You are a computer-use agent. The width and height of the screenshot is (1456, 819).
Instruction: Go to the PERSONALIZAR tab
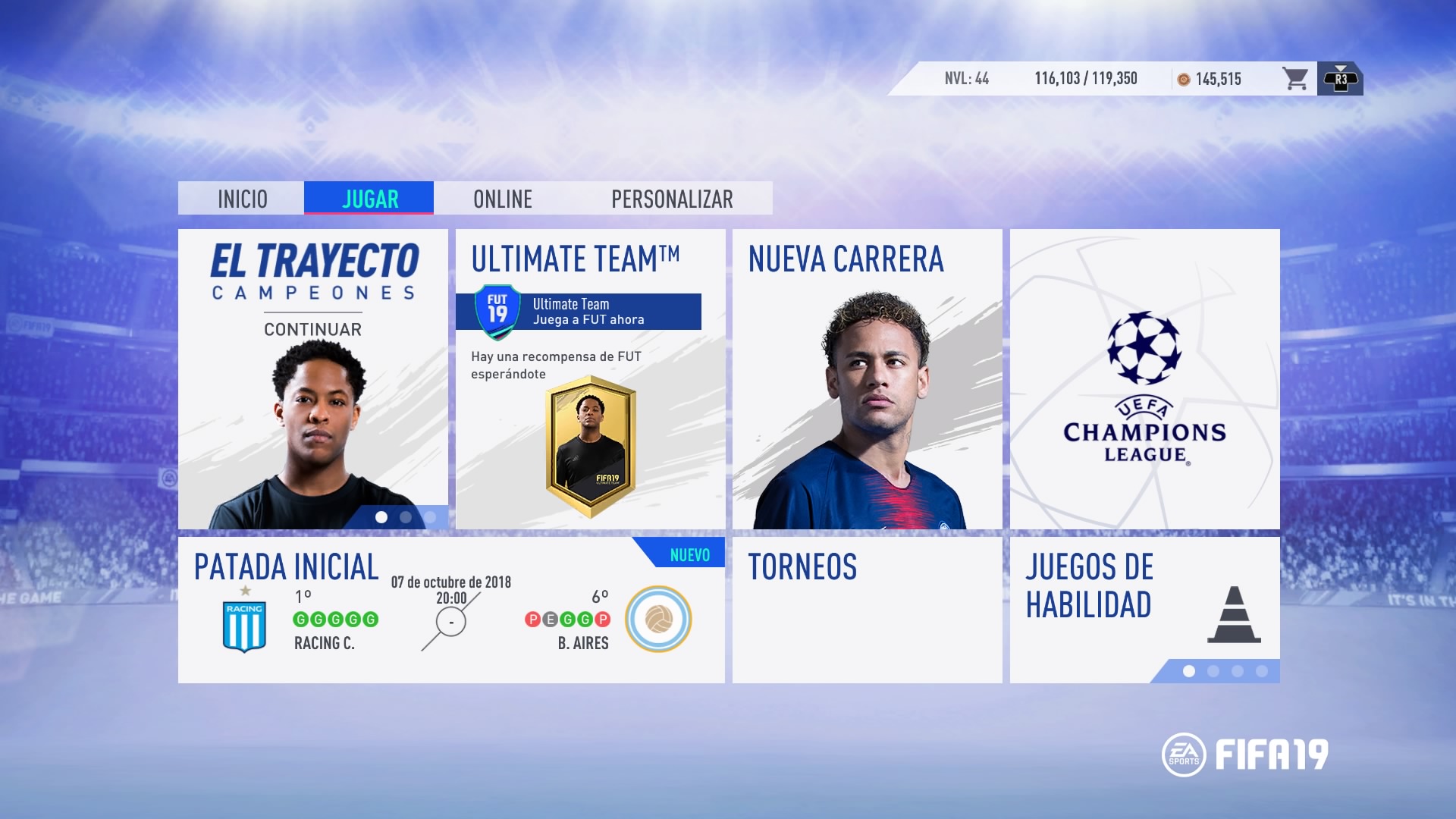pos(672,199)
